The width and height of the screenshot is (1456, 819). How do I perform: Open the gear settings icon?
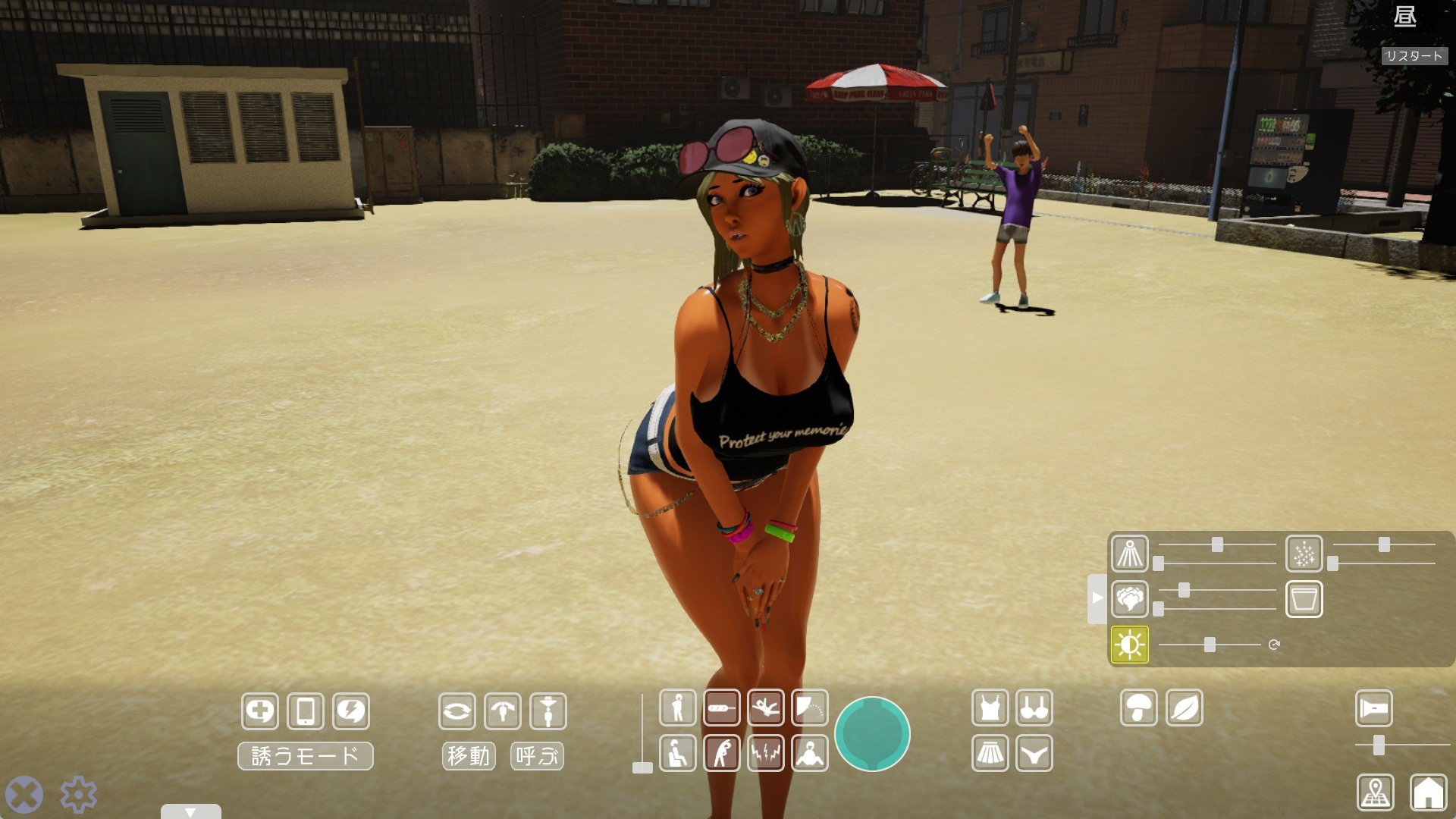coord(78,795)
